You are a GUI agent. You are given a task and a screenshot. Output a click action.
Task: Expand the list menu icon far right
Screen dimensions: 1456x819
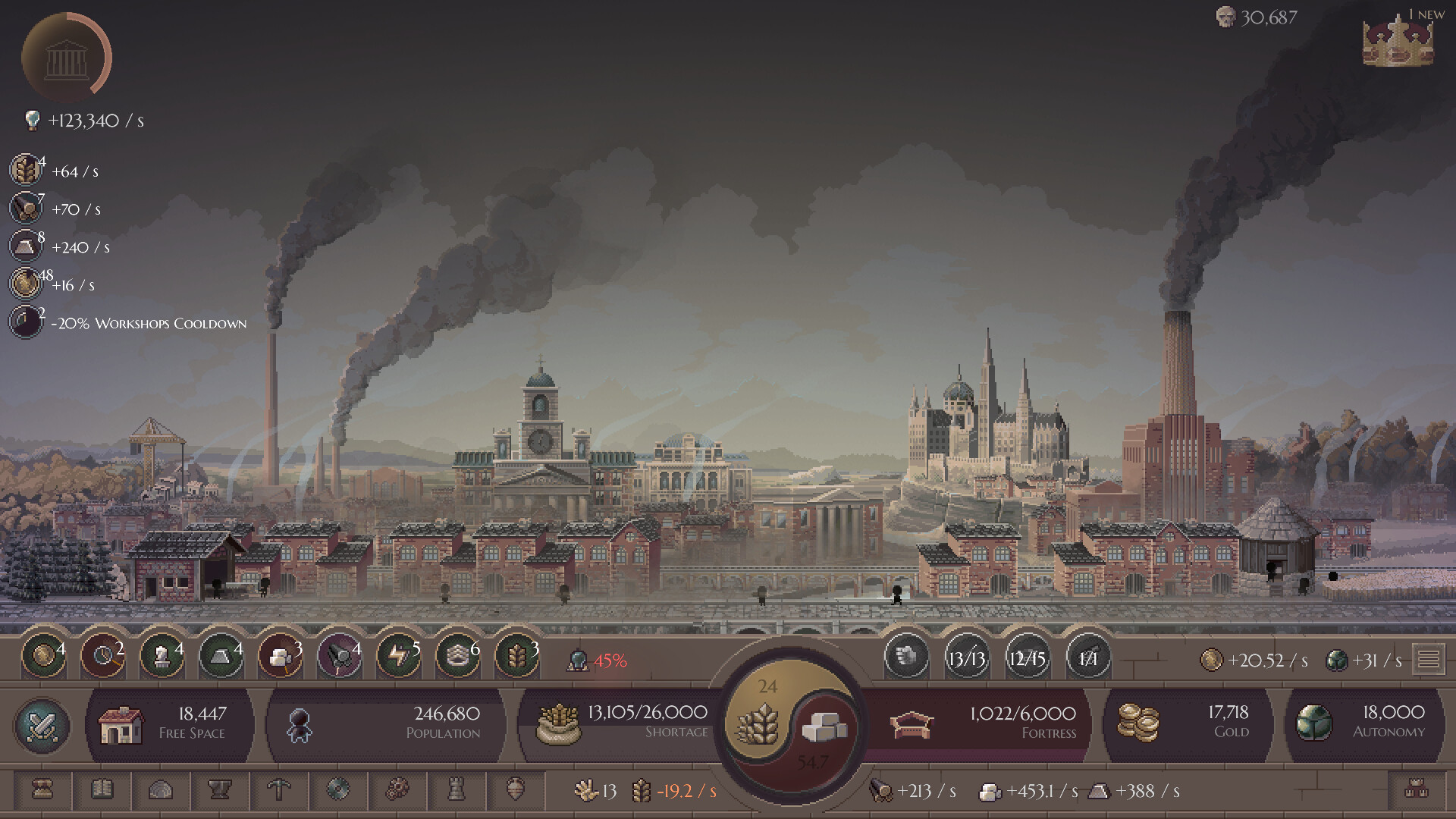[x=1430, y=658]
